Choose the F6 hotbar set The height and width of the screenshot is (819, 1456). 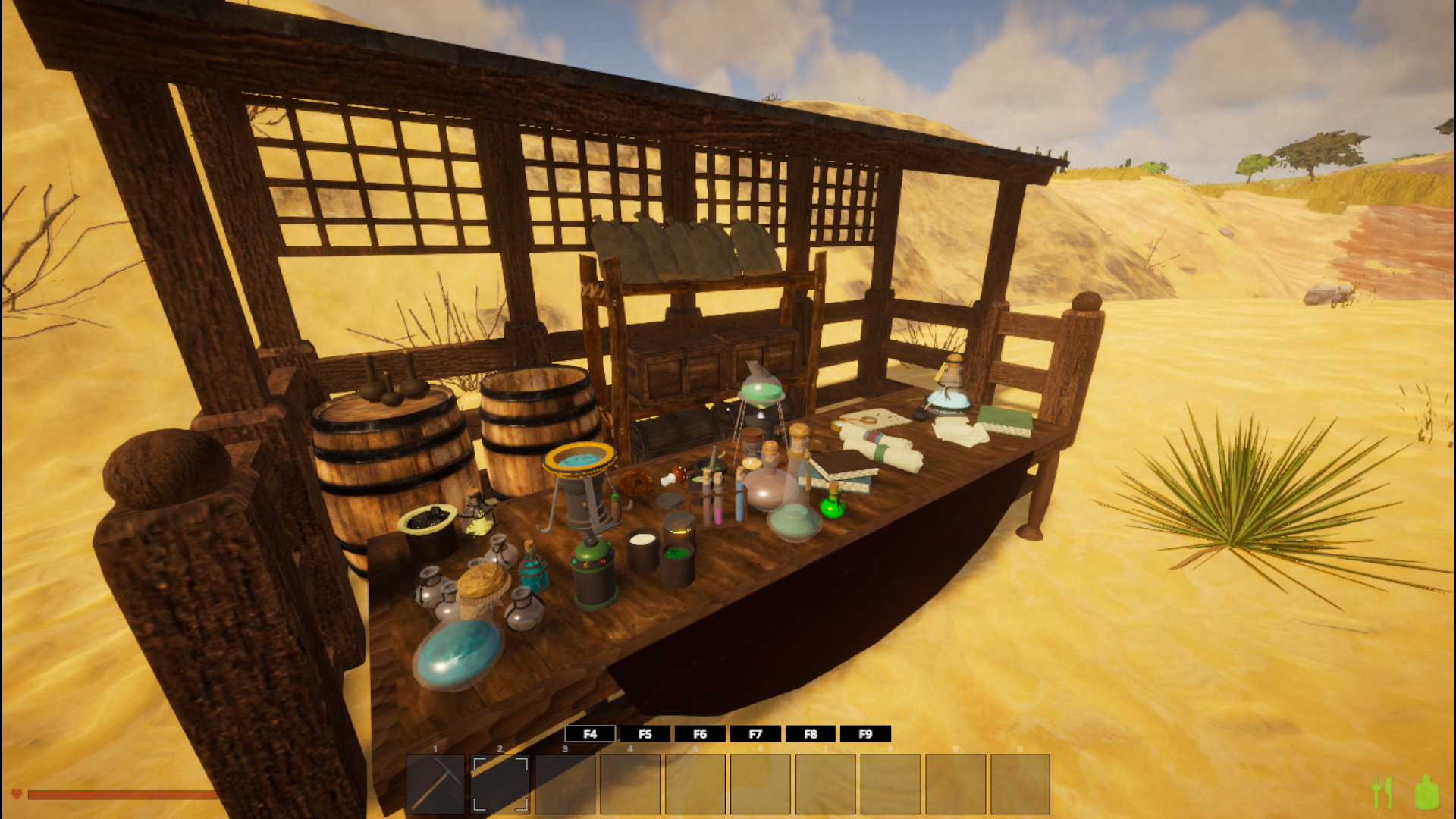pyautogui.click(x=700, y=734)
